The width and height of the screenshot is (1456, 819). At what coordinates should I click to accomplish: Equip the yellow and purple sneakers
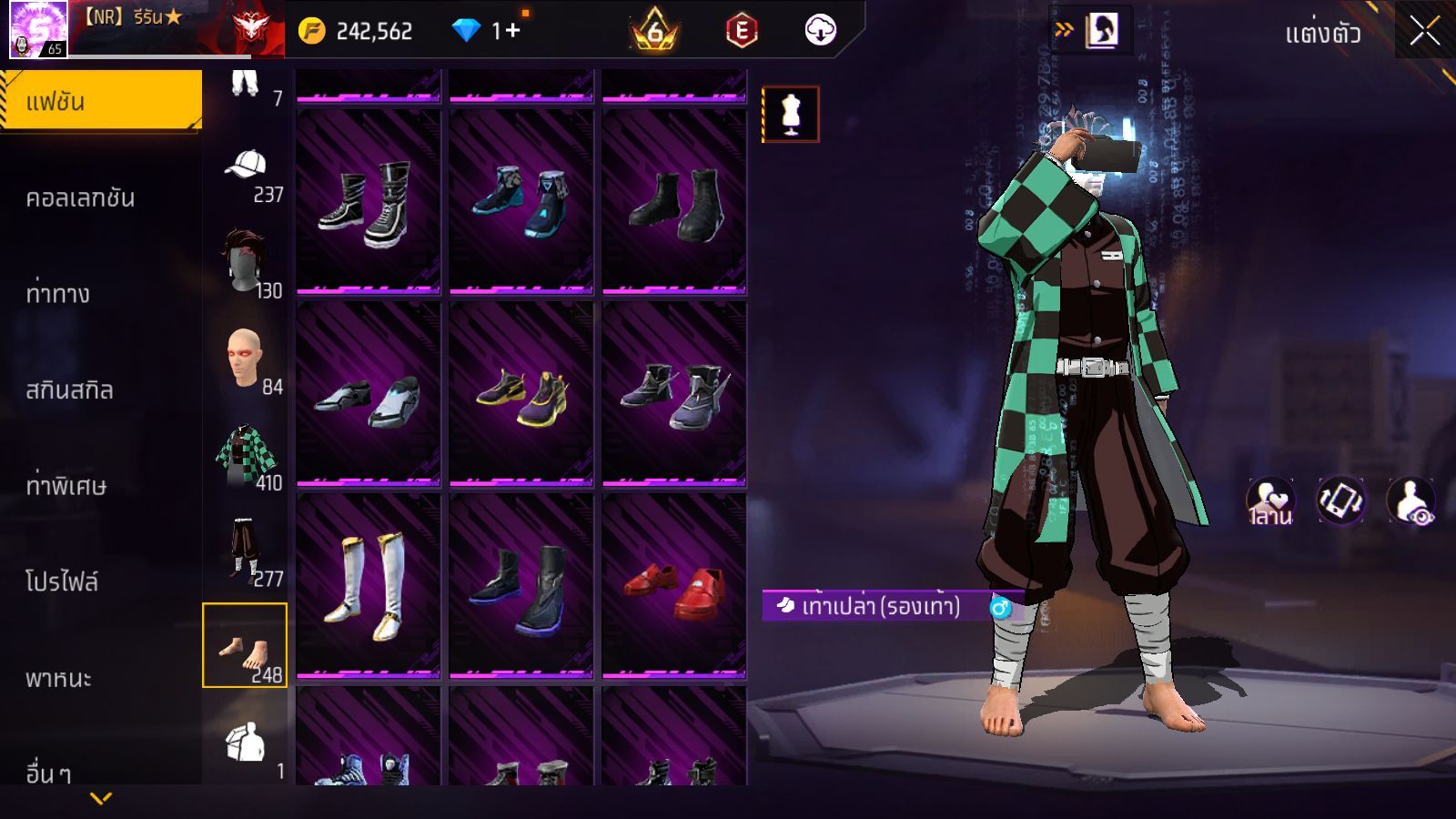click(x=521, y=394)
